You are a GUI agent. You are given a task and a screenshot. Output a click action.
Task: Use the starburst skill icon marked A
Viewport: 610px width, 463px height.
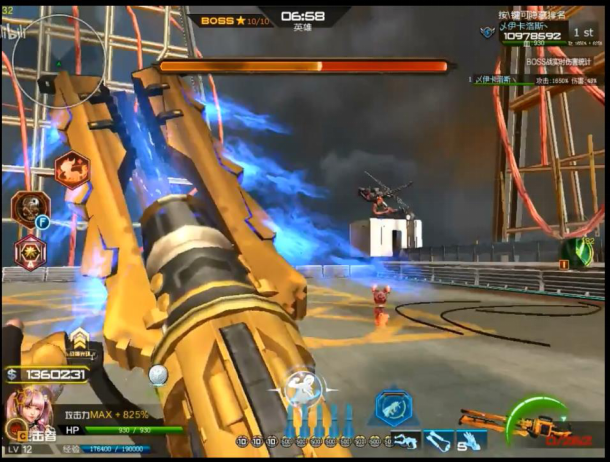(29, 248)
